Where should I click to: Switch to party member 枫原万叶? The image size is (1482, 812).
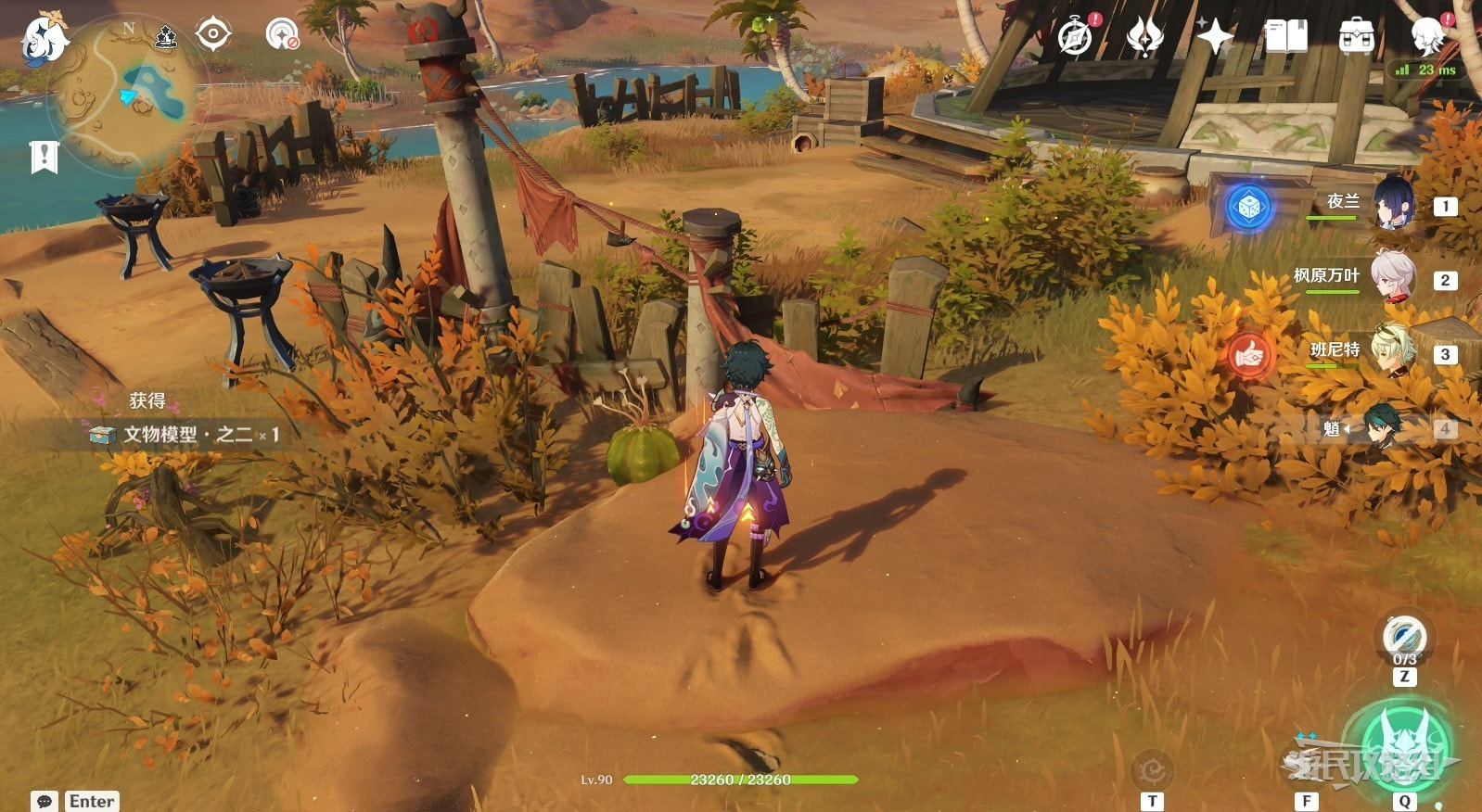point(1393,277)
